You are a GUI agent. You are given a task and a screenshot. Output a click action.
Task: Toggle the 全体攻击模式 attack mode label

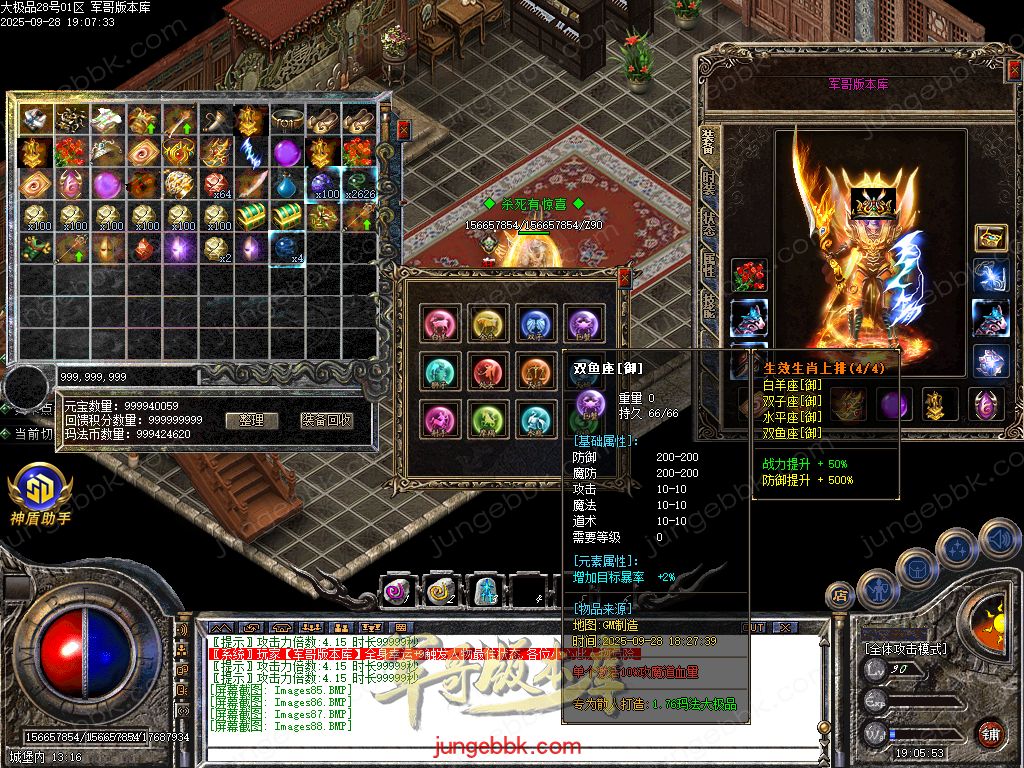pos(905,648)
